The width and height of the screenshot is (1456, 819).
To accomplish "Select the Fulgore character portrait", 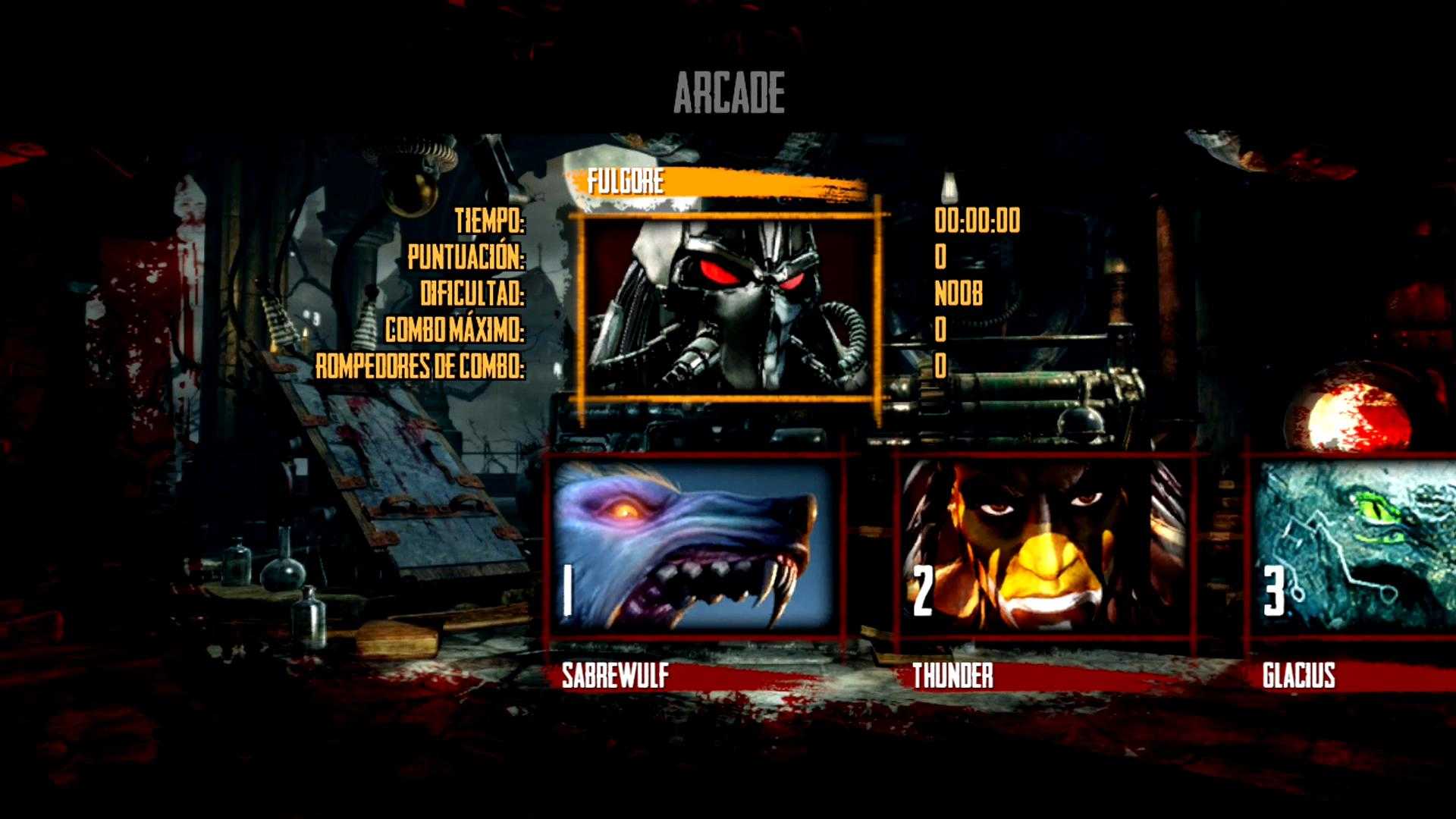I will [728, 305].
